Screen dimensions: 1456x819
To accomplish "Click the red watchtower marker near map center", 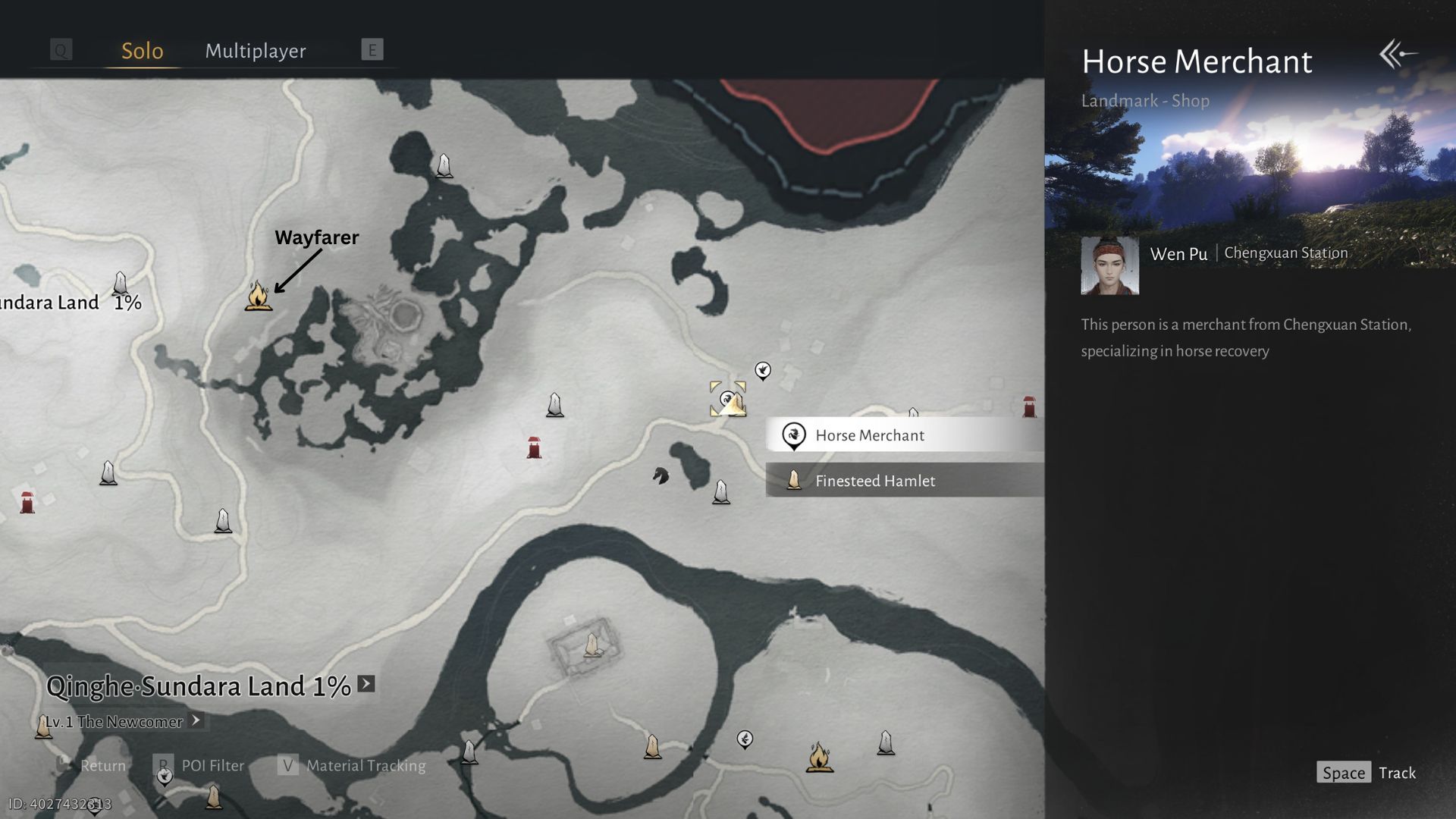I will click(533, 446).
